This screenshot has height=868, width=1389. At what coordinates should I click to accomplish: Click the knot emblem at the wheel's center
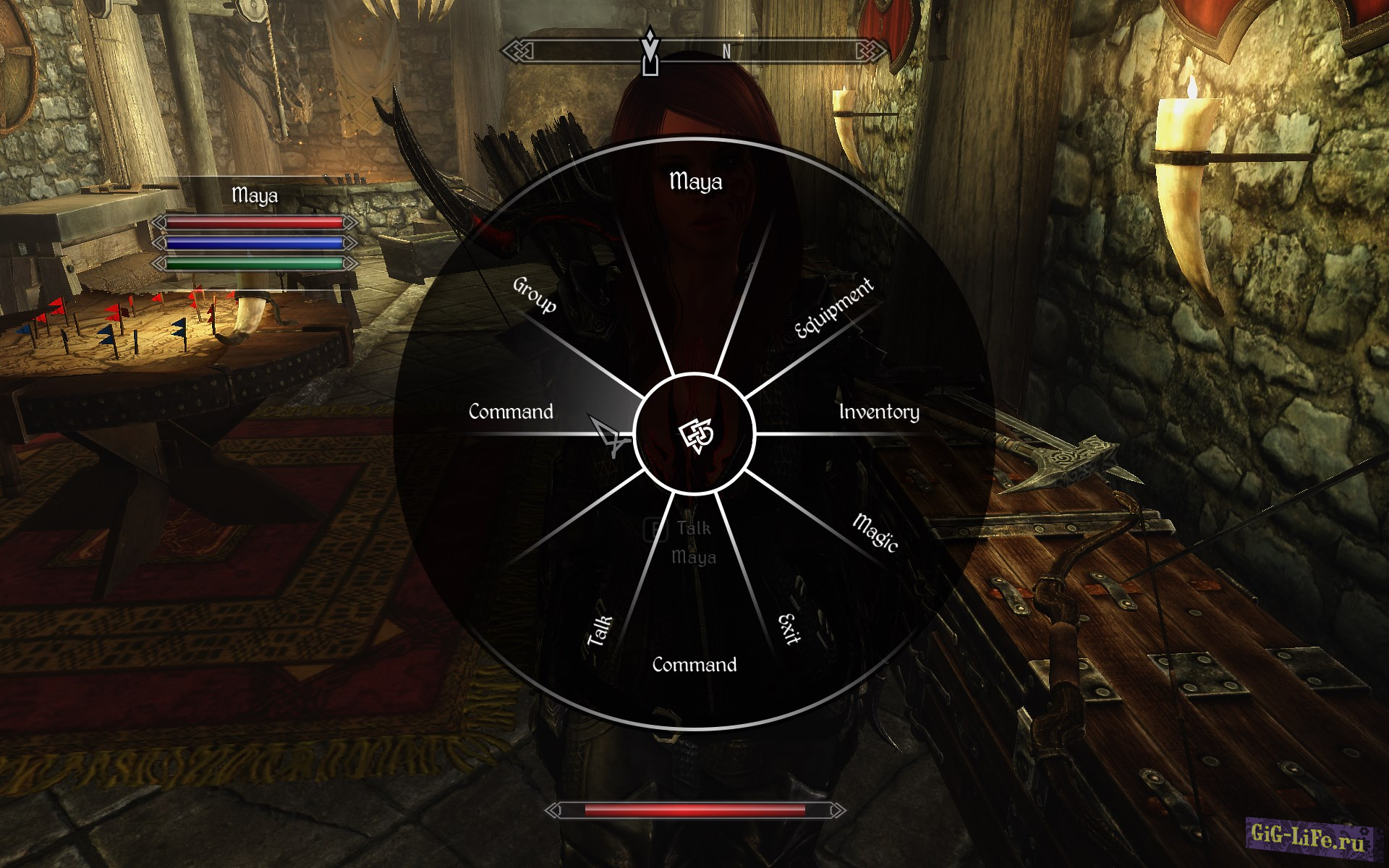point(695,435)
